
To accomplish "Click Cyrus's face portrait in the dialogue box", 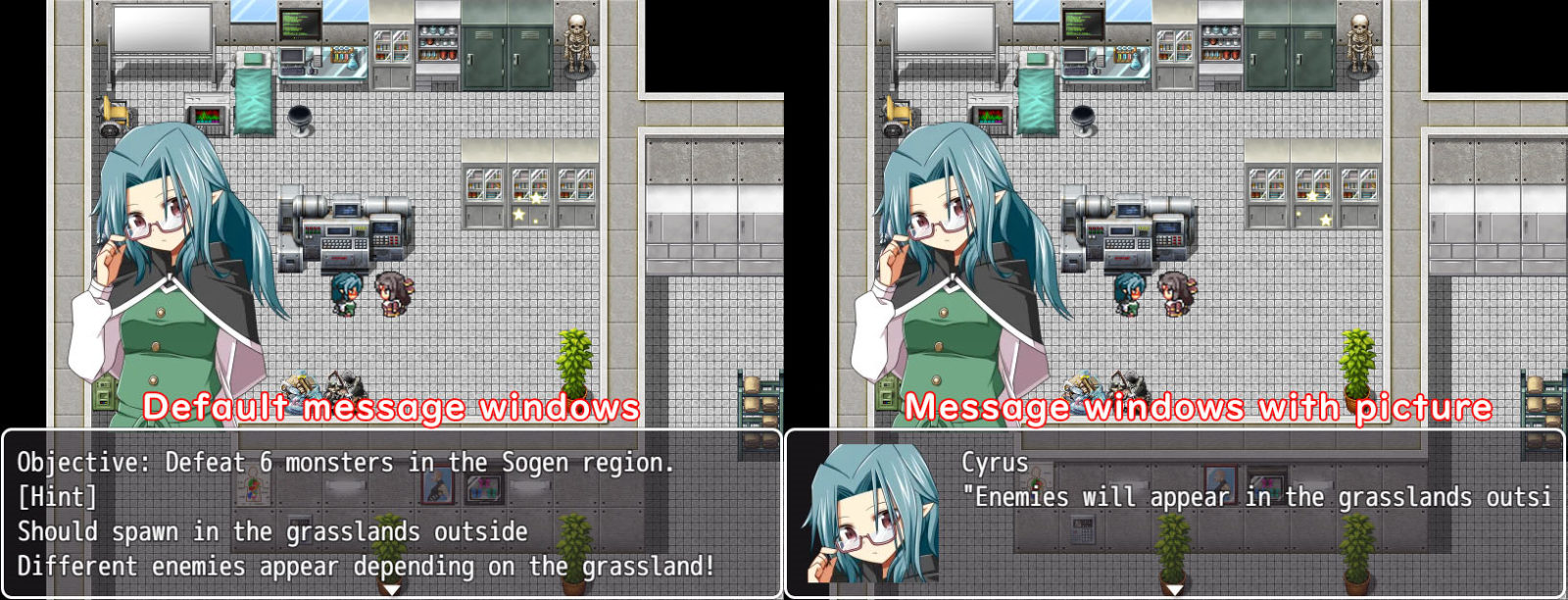I will coord(870,514).
